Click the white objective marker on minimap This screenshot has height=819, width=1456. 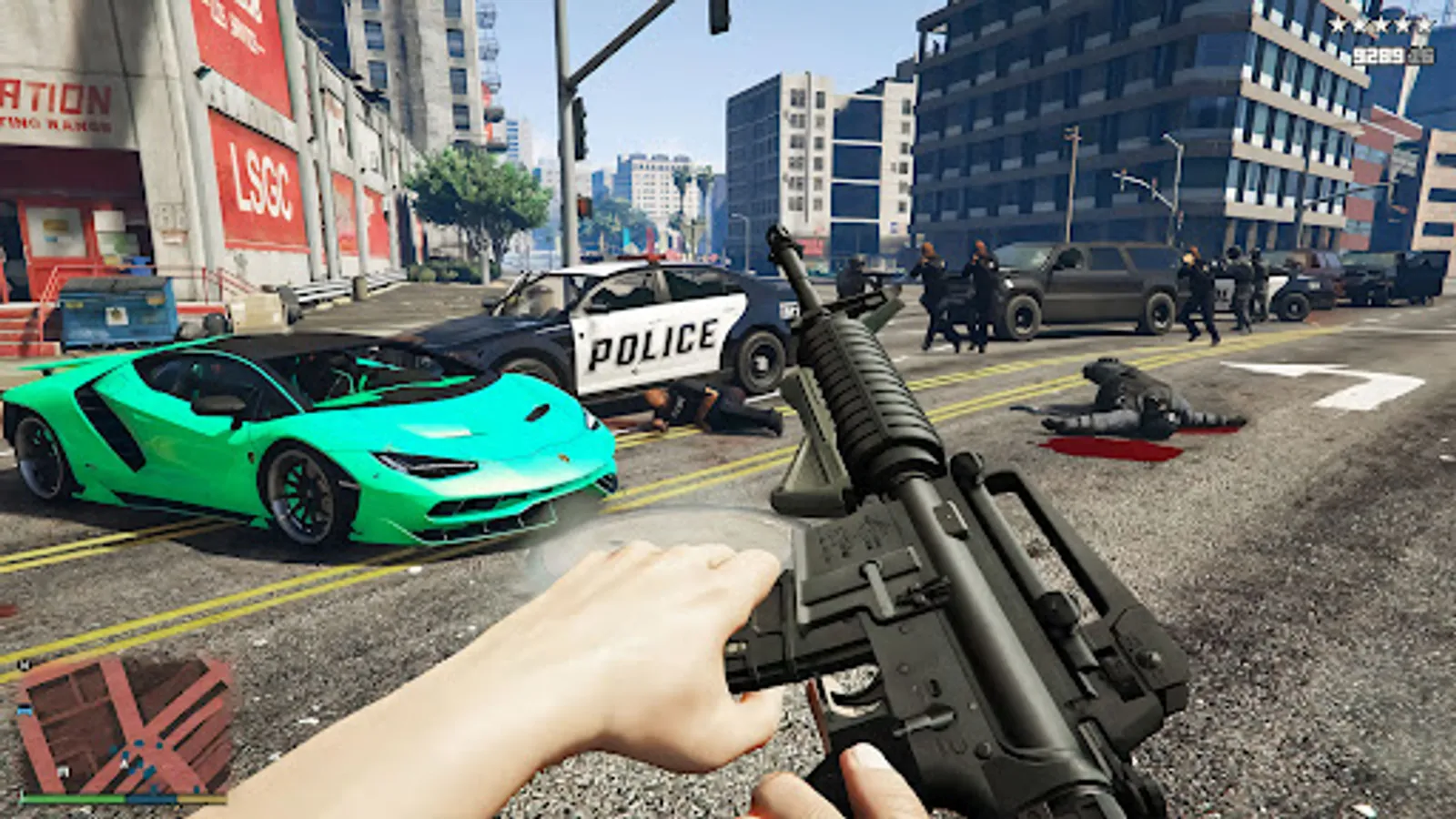tap(63, 772)
